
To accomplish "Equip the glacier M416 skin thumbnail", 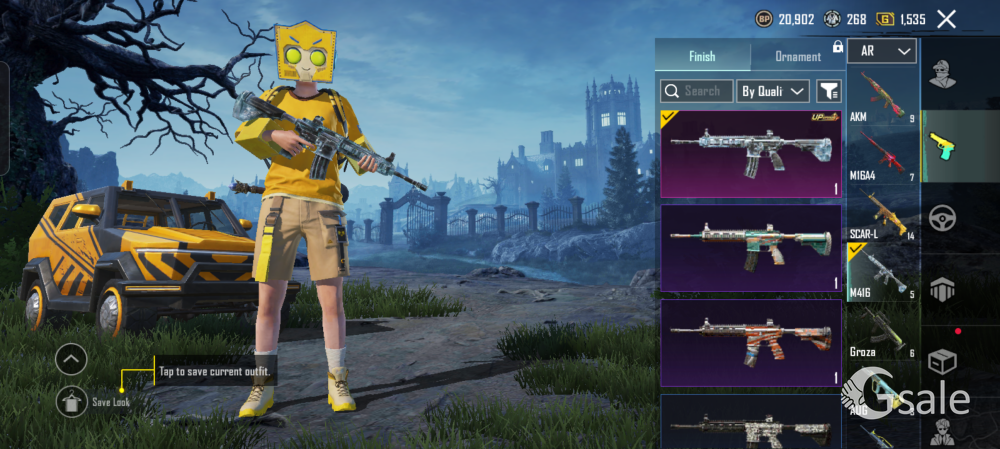I will click(750, 153).
